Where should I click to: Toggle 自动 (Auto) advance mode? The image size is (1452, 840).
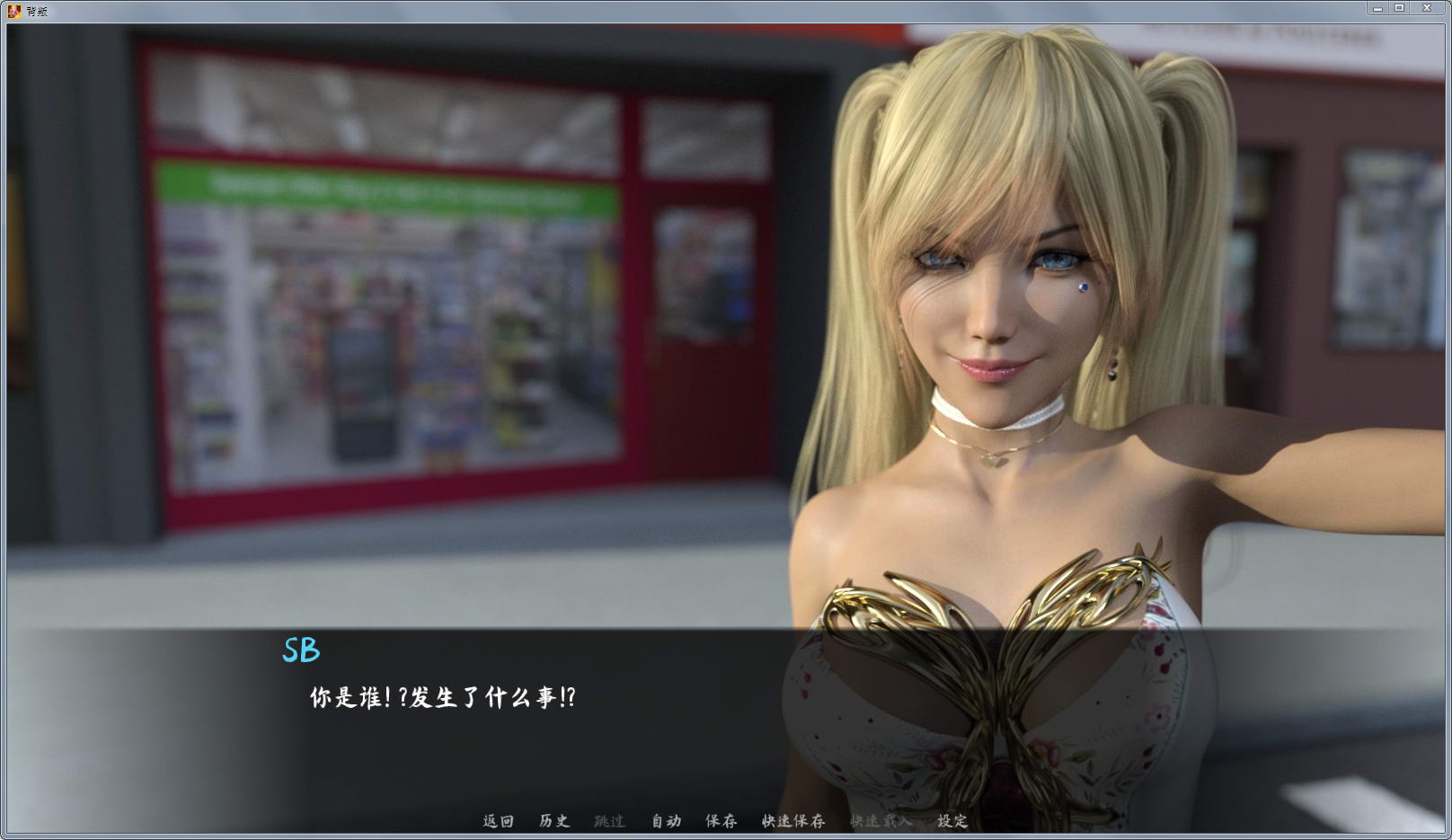pos(666,820)
